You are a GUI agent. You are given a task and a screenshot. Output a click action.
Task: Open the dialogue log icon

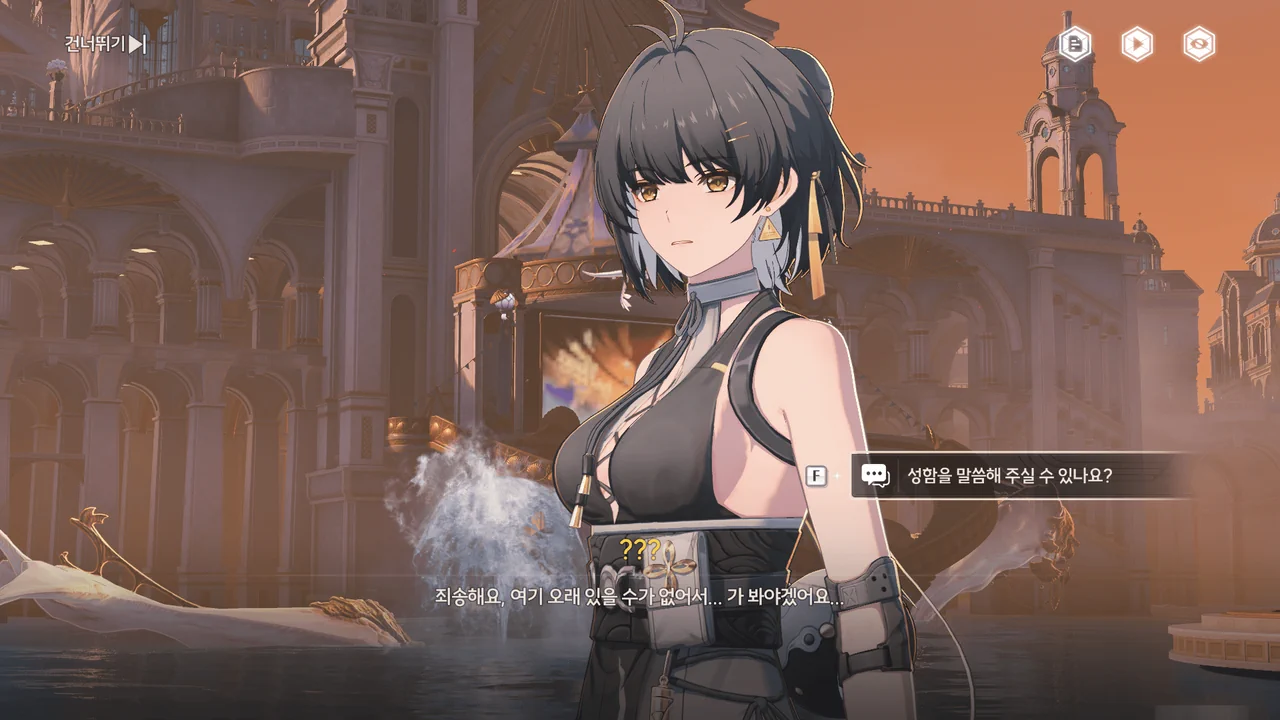(1075, 44)
